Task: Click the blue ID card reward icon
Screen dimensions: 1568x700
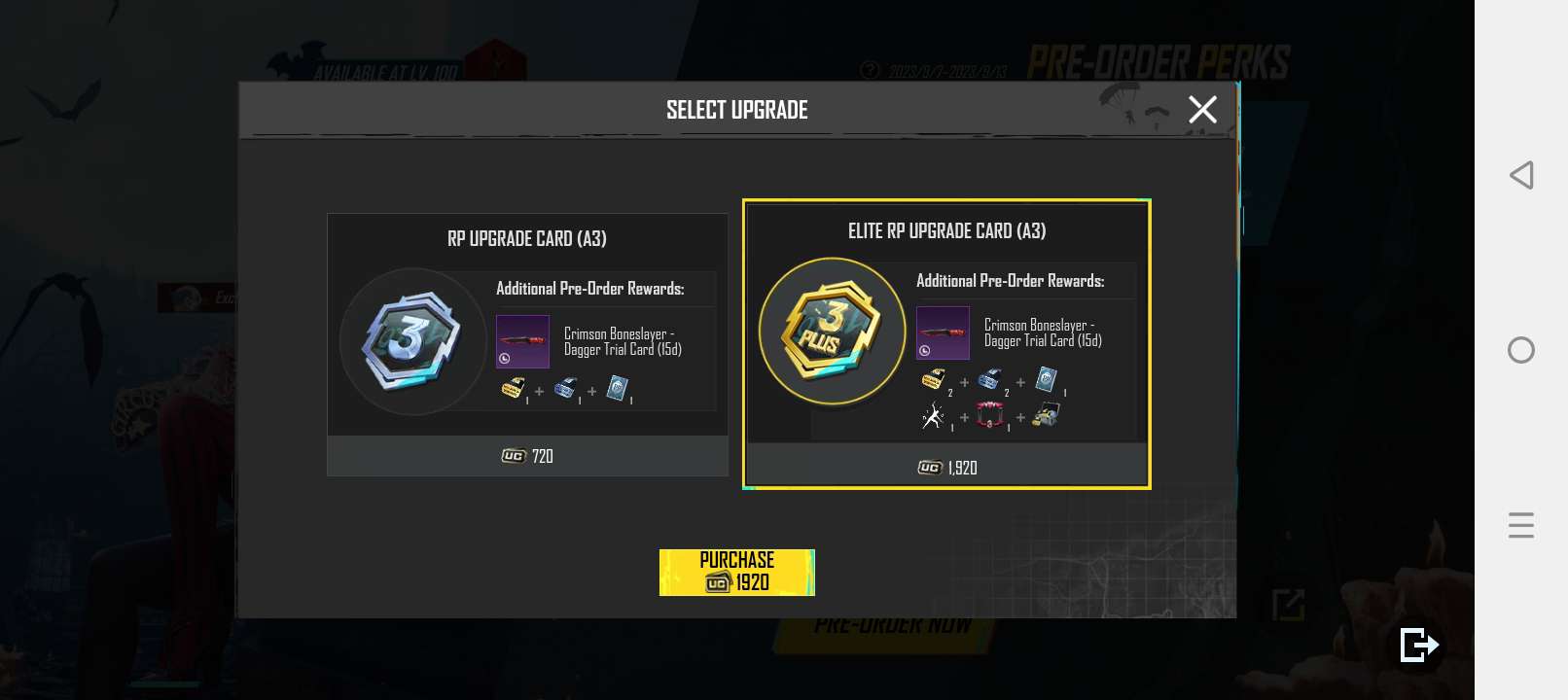Action: (1045, 377)
